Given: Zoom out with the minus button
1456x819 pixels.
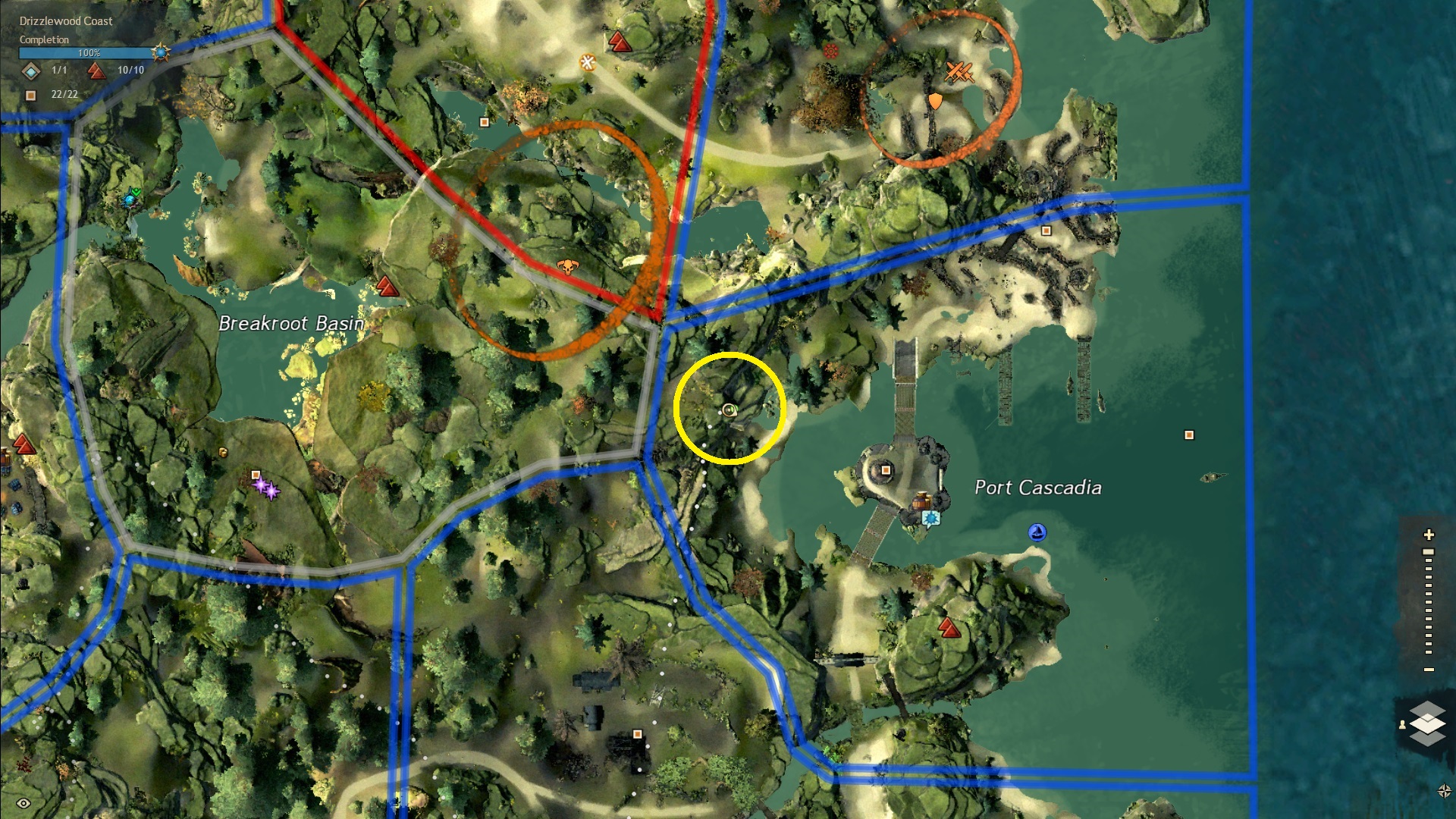Looking at the screenshot, I should point(1429,670).
